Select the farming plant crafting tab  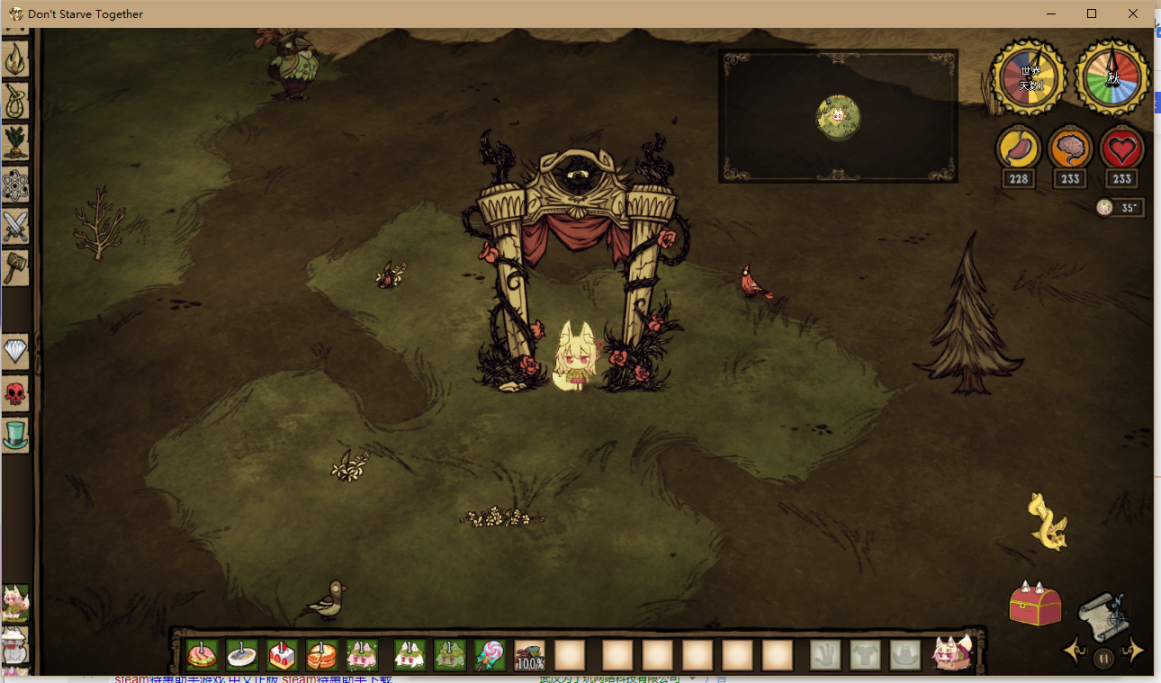point(15,142)
